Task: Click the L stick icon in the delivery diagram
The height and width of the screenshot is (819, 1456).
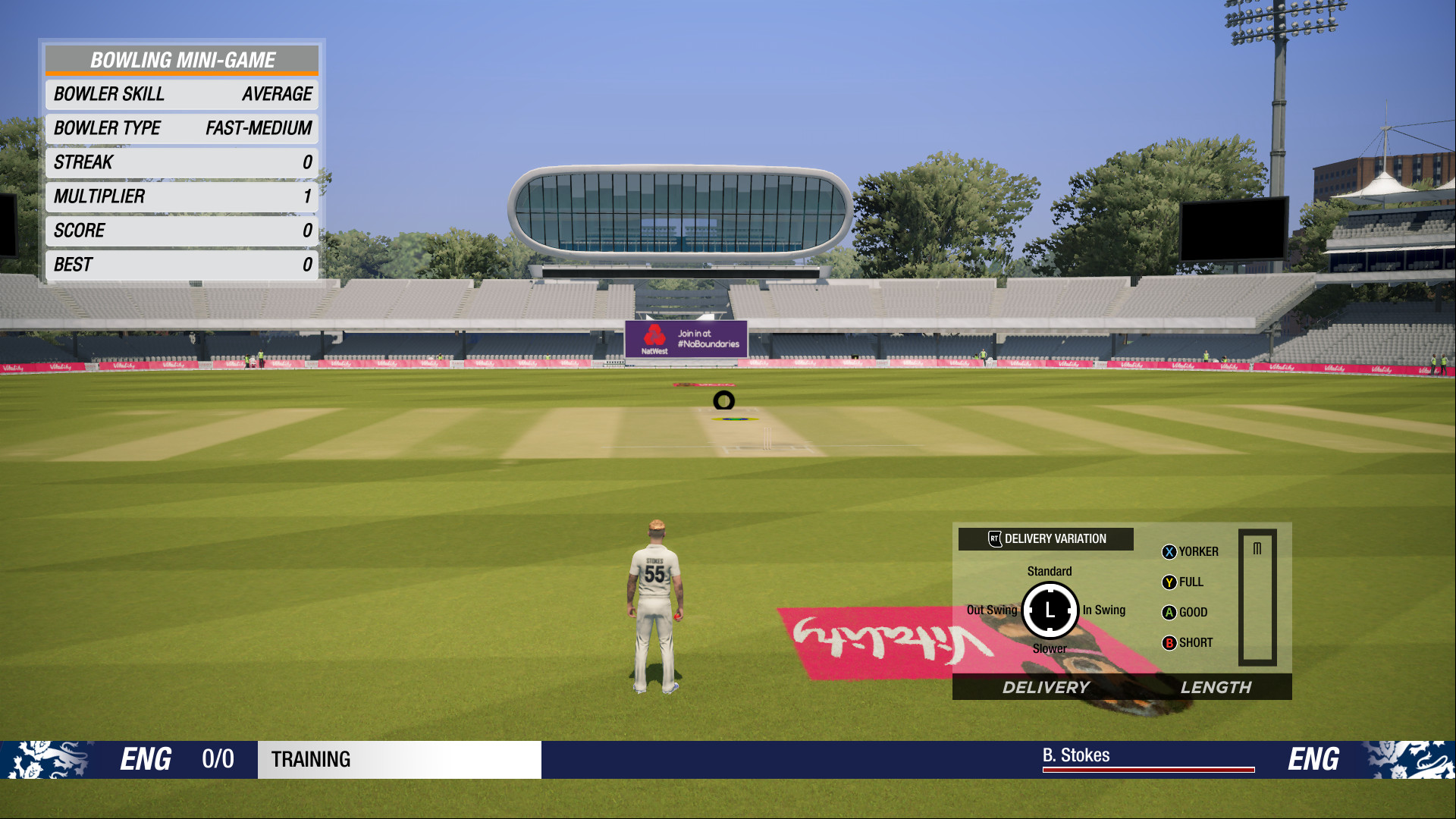Action: pos(1050,610)
